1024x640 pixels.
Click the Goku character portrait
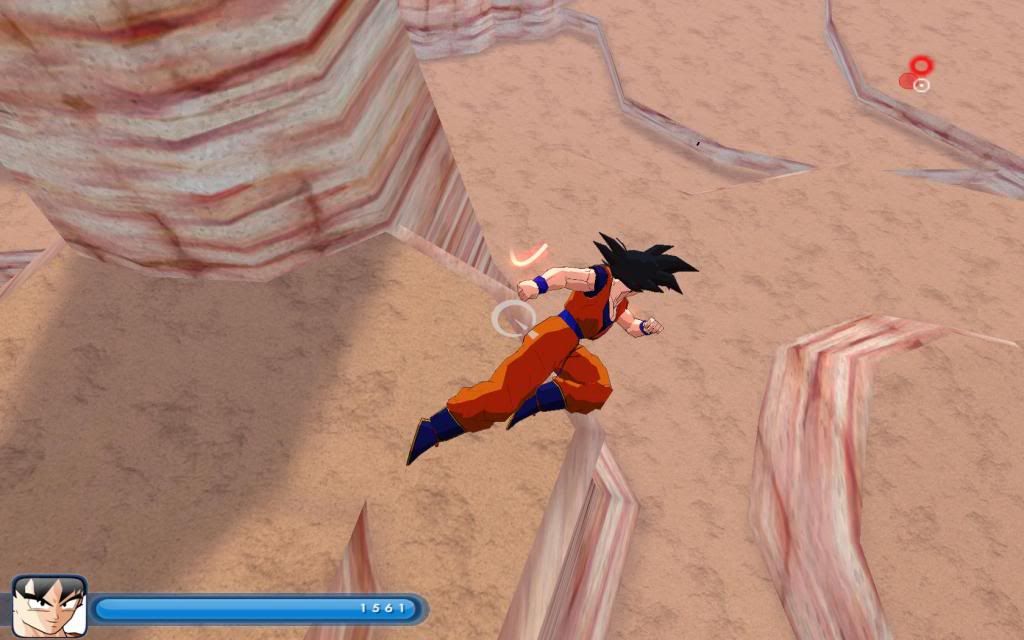click(49, 606)
